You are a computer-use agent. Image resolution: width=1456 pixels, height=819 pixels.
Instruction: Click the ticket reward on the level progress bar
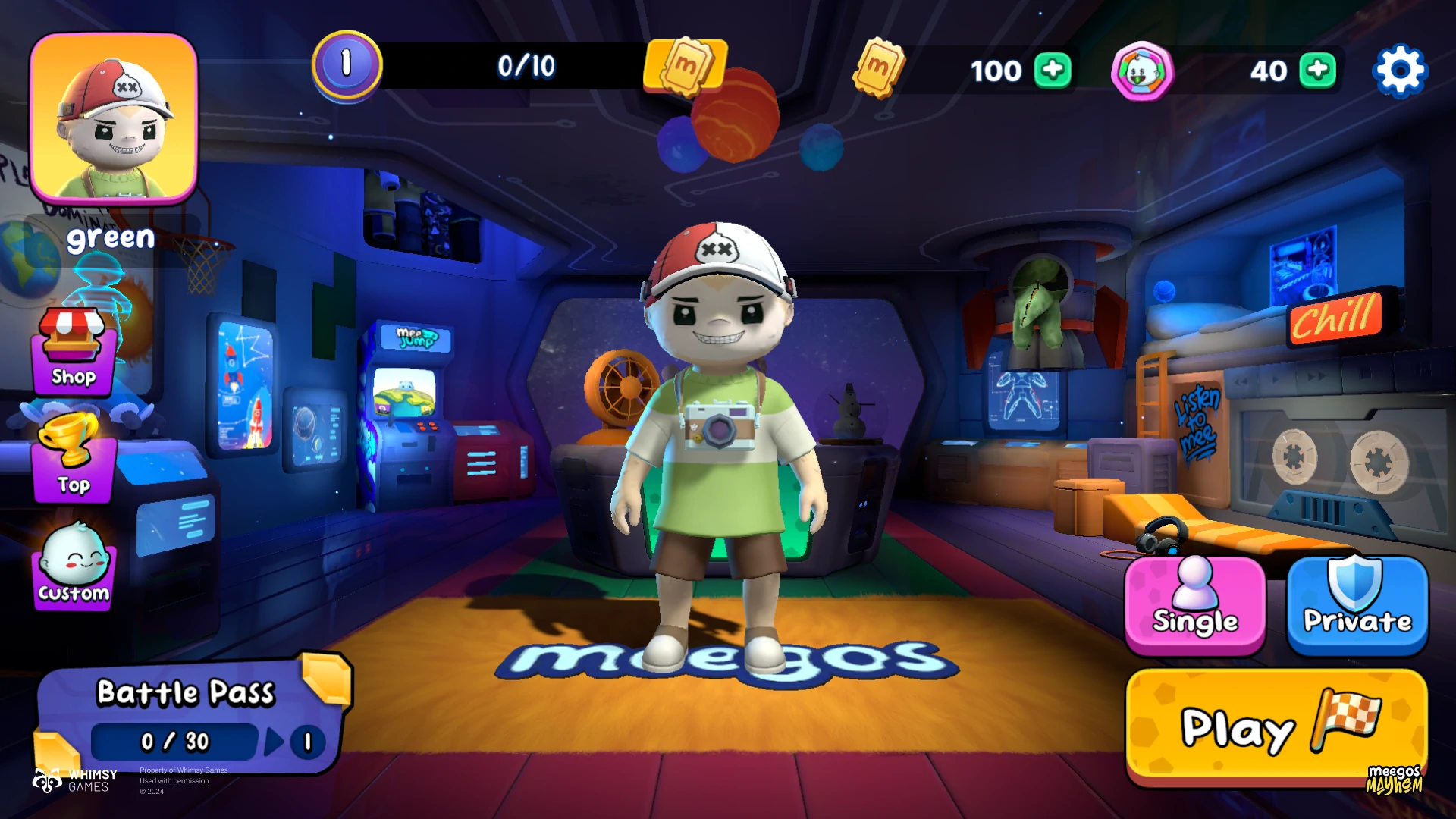[686, 67]
